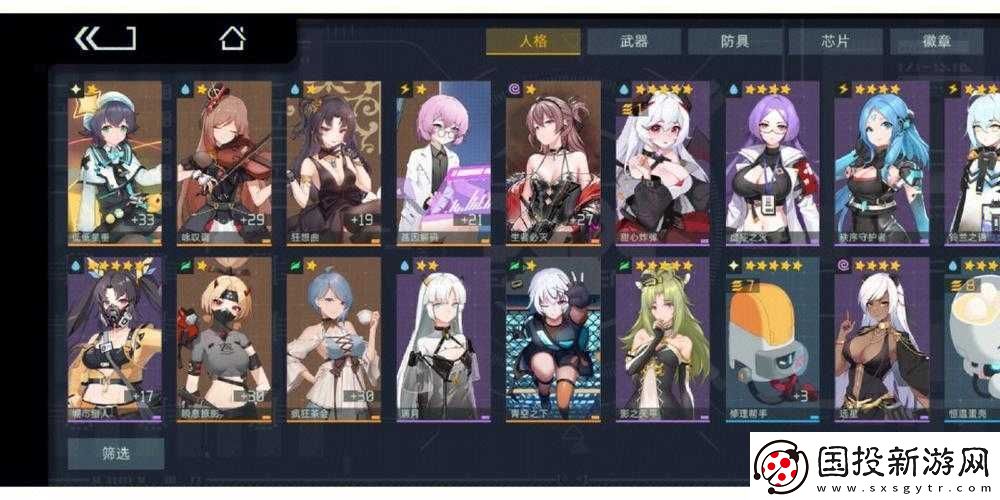Screen dimensions: 1000x500
Task: Select the 芯片 tab
Action: click(835, 41)
